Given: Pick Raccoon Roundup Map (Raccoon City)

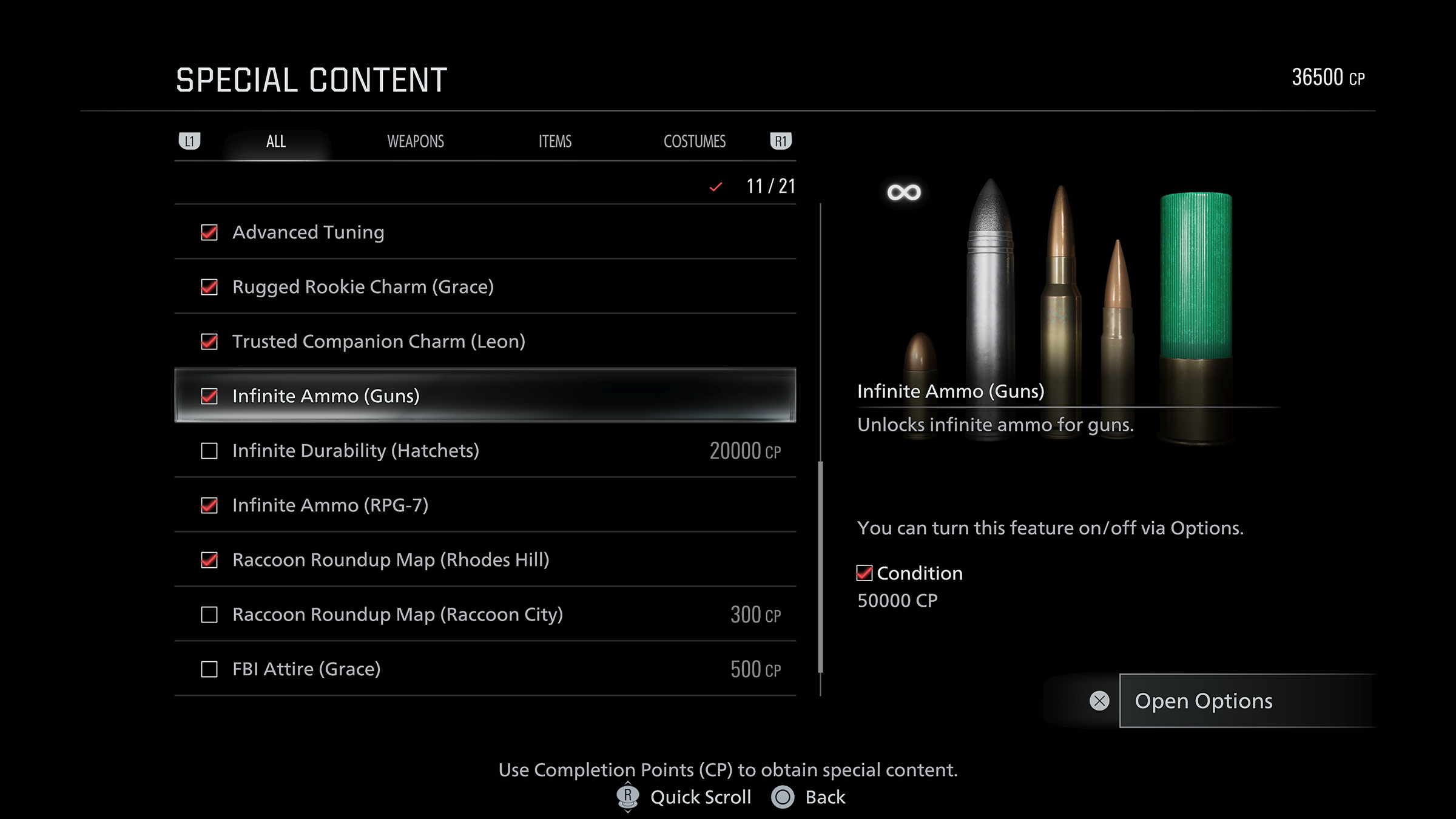Looking at the screenshot, I should [x=397, y=615].
